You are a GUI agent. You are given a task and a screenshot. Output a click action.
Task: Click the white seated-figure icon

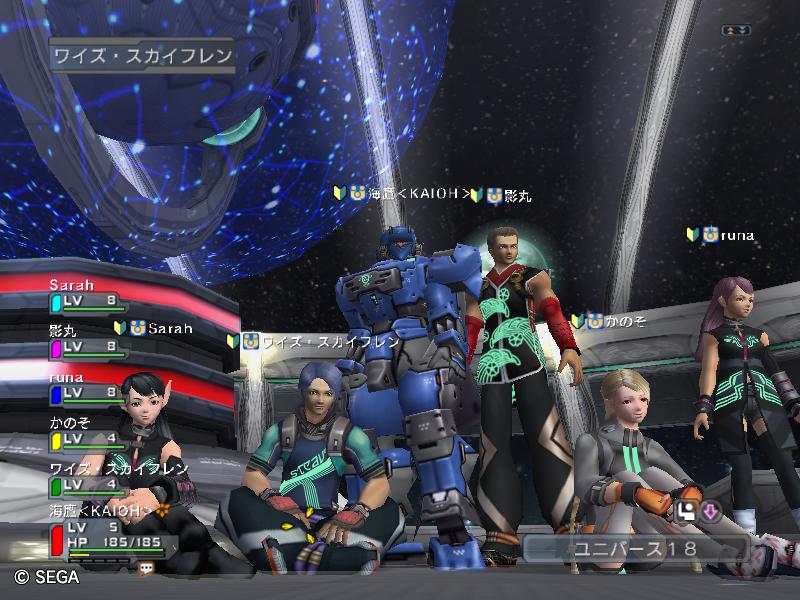coord(686,512)
